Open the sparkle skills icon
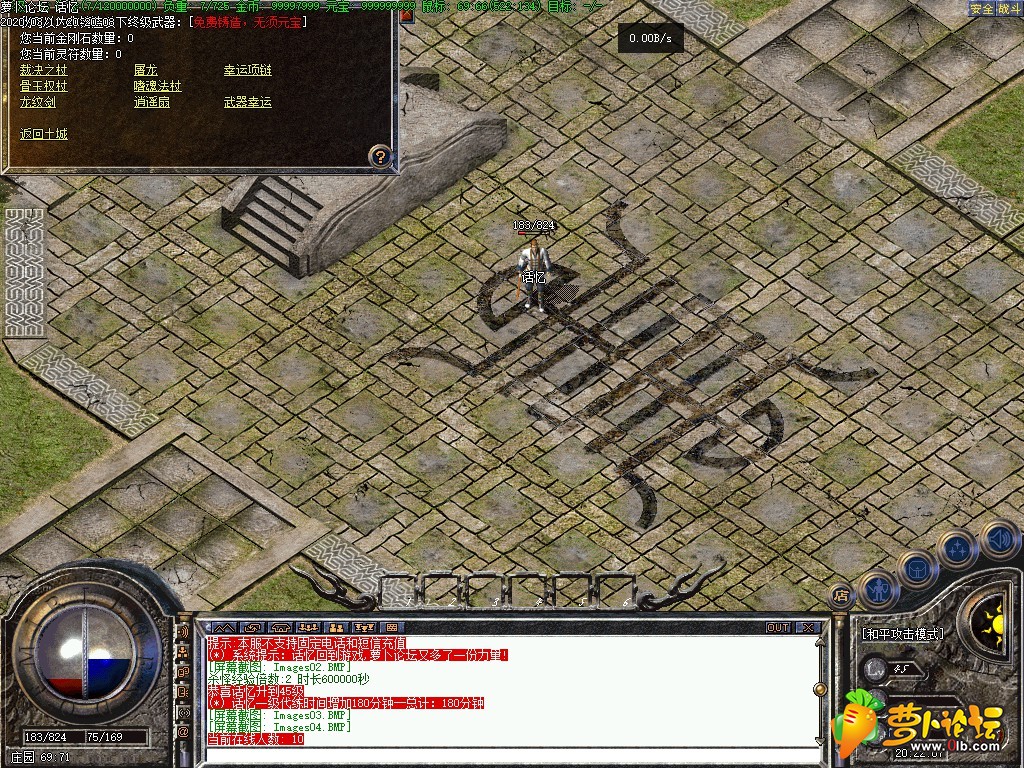1024x768 pixels. coord(957,548)
